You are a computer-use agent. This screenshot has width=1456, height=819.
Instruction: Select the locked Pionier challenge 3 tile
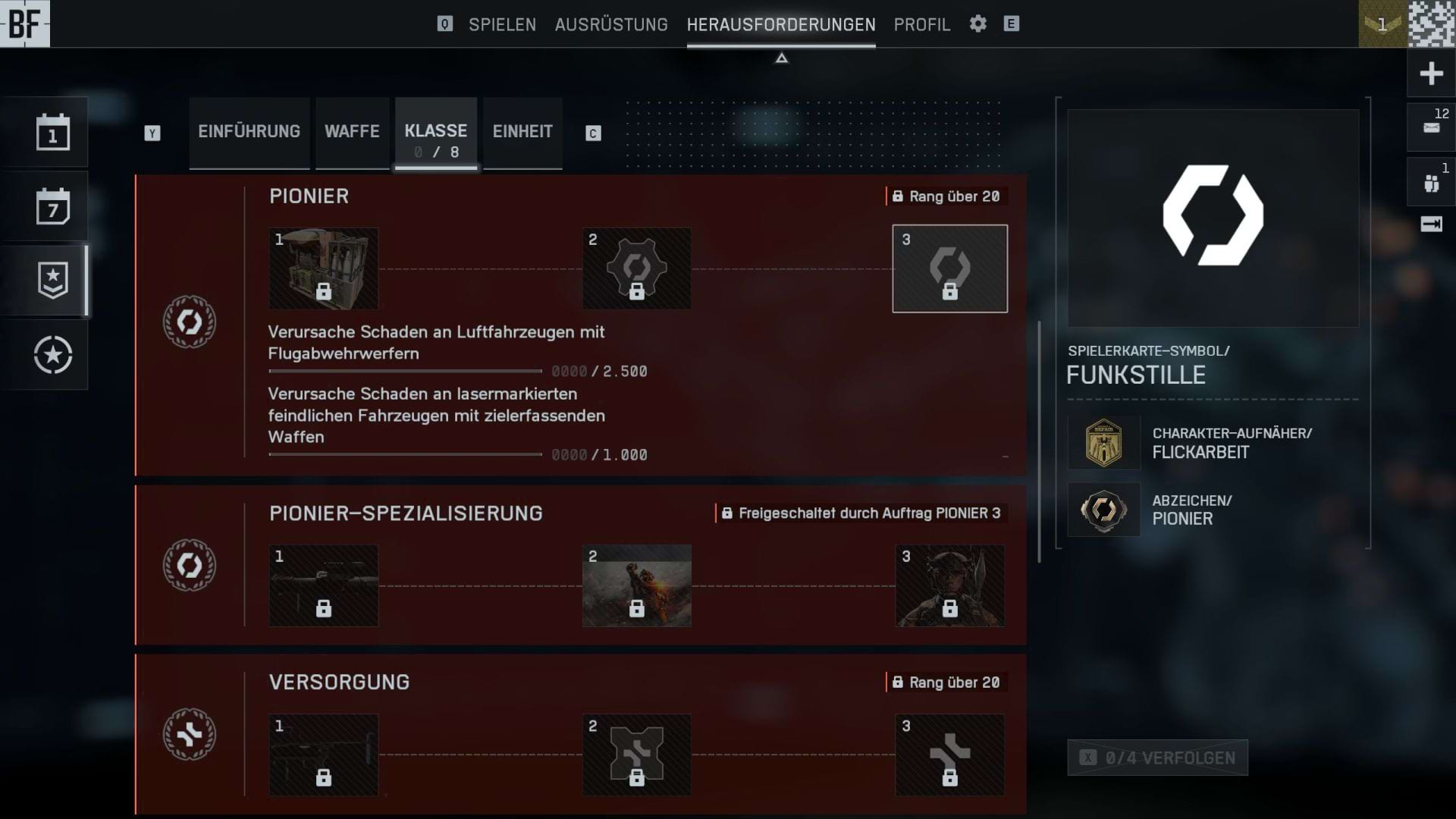click(950, 268)
